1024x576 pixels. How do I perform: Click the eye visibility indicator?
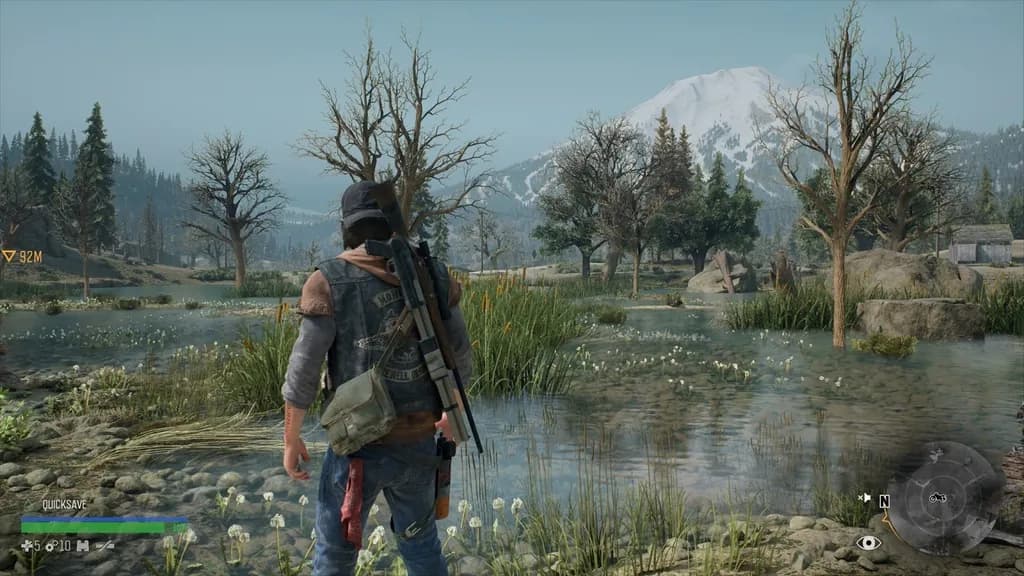(868, 543)
